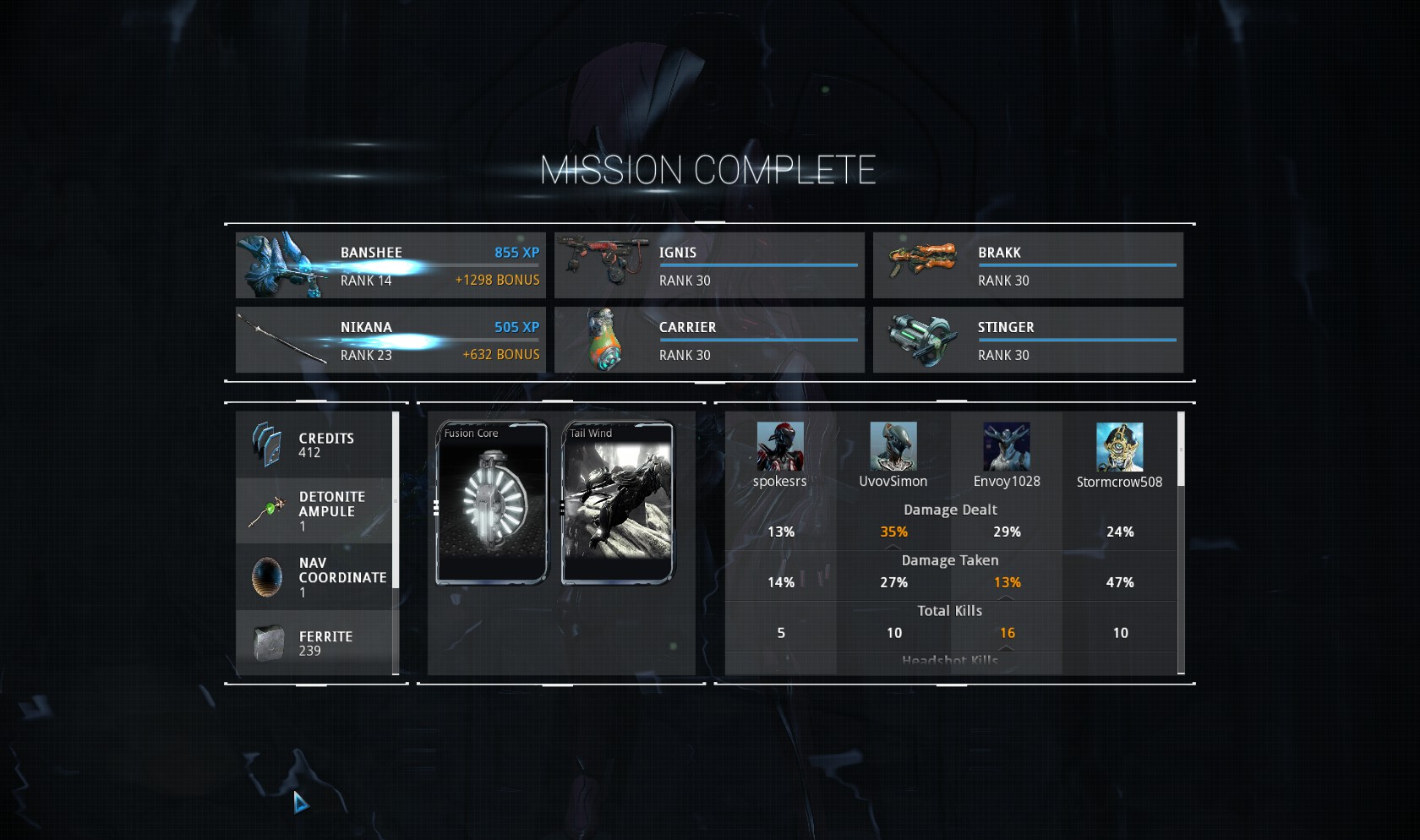The height and width of the screenshot is (840, 1420).
Task: Click the Ignis weapon rank panel
Action: point(709,265)
